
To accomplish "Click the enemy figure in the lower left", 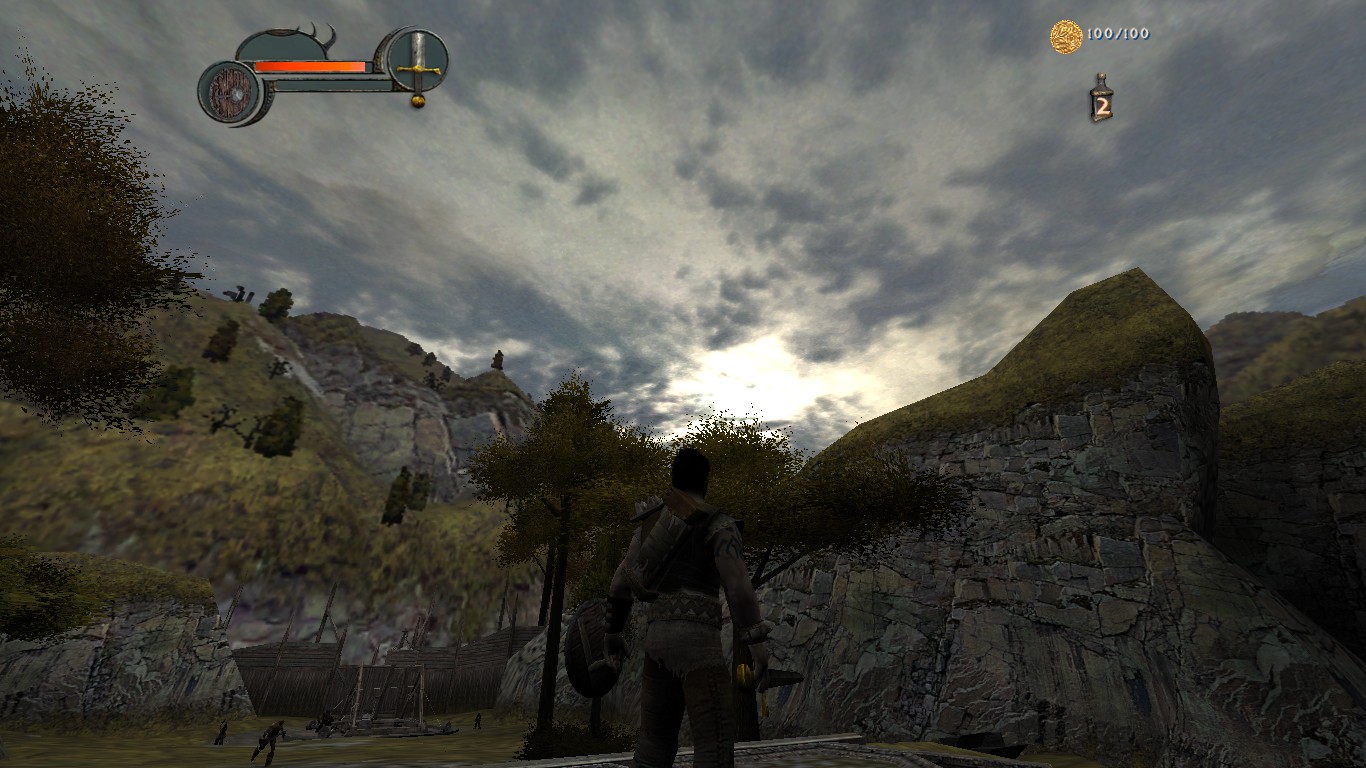I will coord(274,738).
